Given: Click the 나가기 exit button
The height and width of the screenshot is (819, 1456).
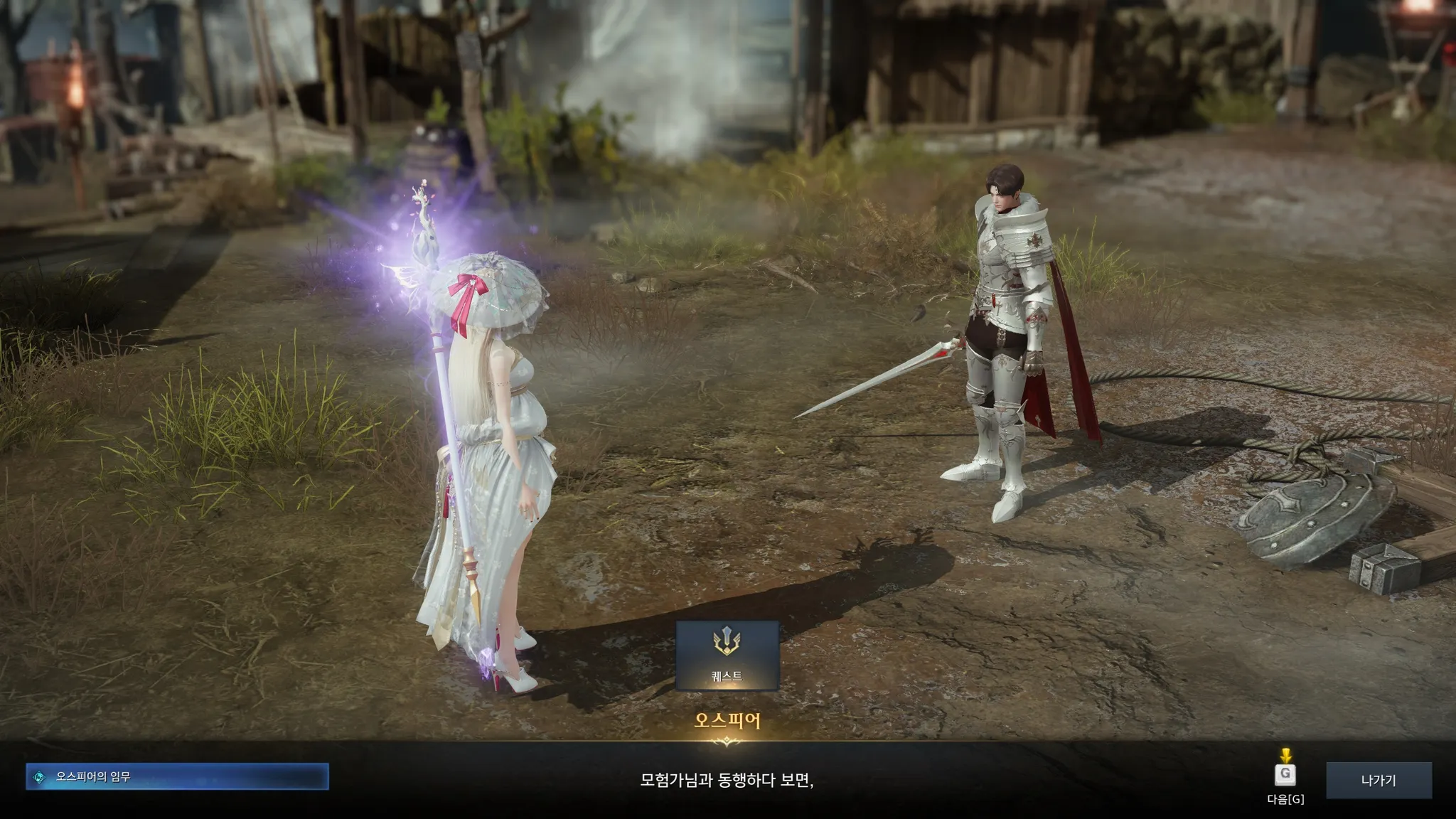Looking at the screenshot, I should (1379, 781).
